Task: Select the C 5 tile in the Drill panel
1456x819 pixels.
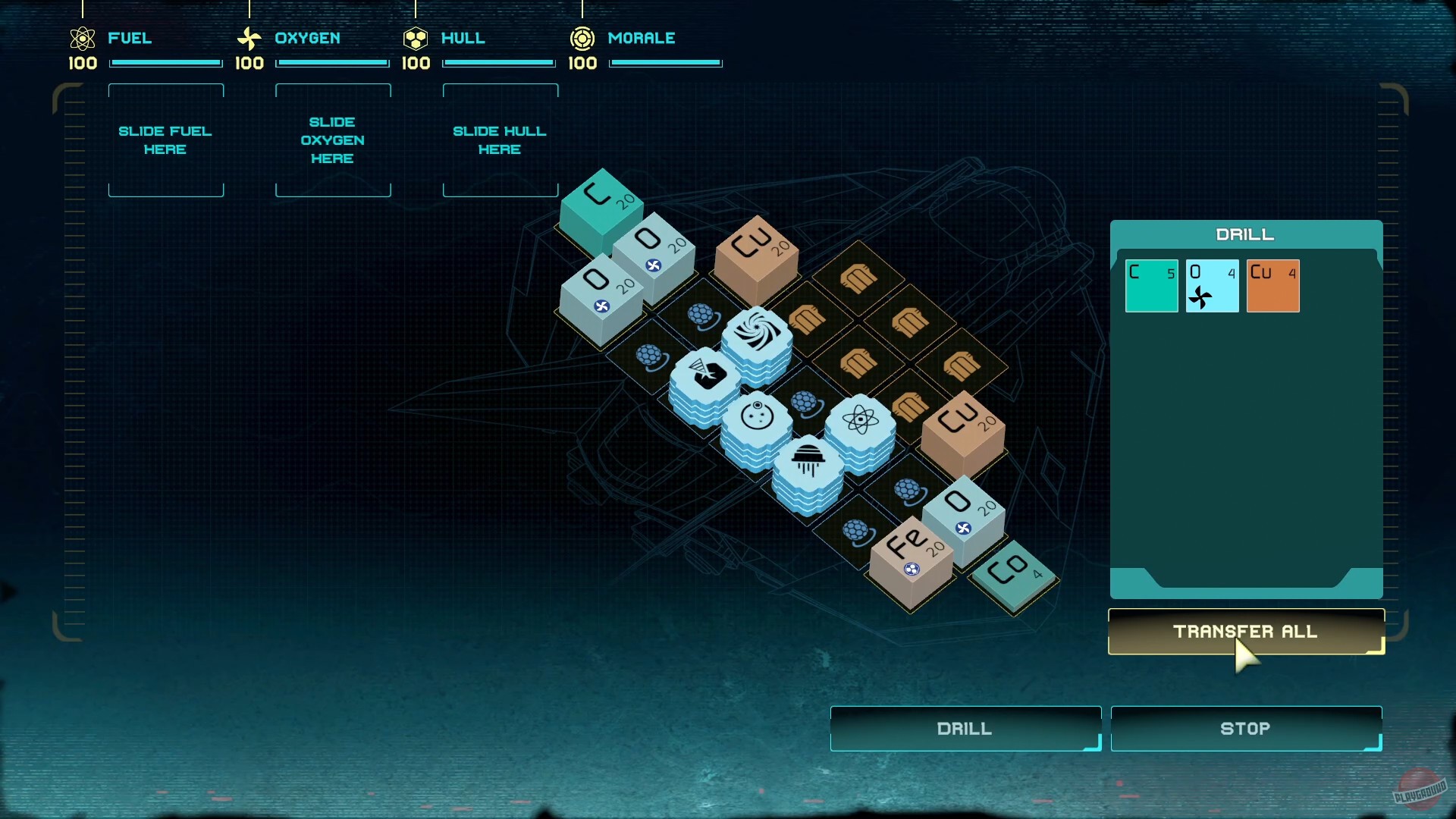Action: point(1152,286)
